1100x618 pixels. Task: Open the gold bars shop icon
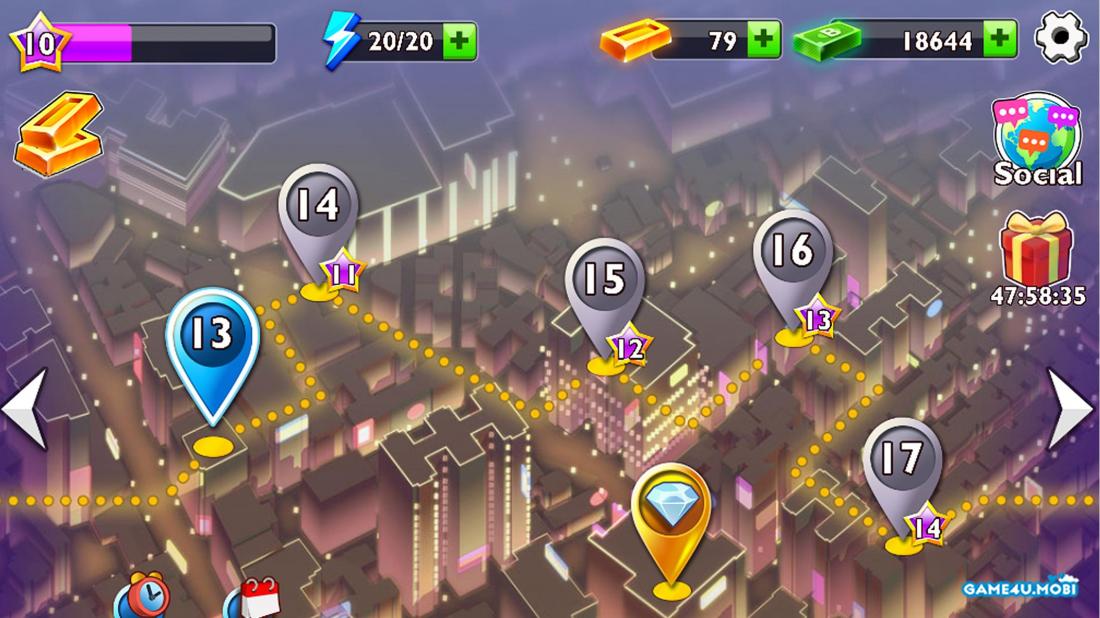pyautogui.click(x=58, y=134)
